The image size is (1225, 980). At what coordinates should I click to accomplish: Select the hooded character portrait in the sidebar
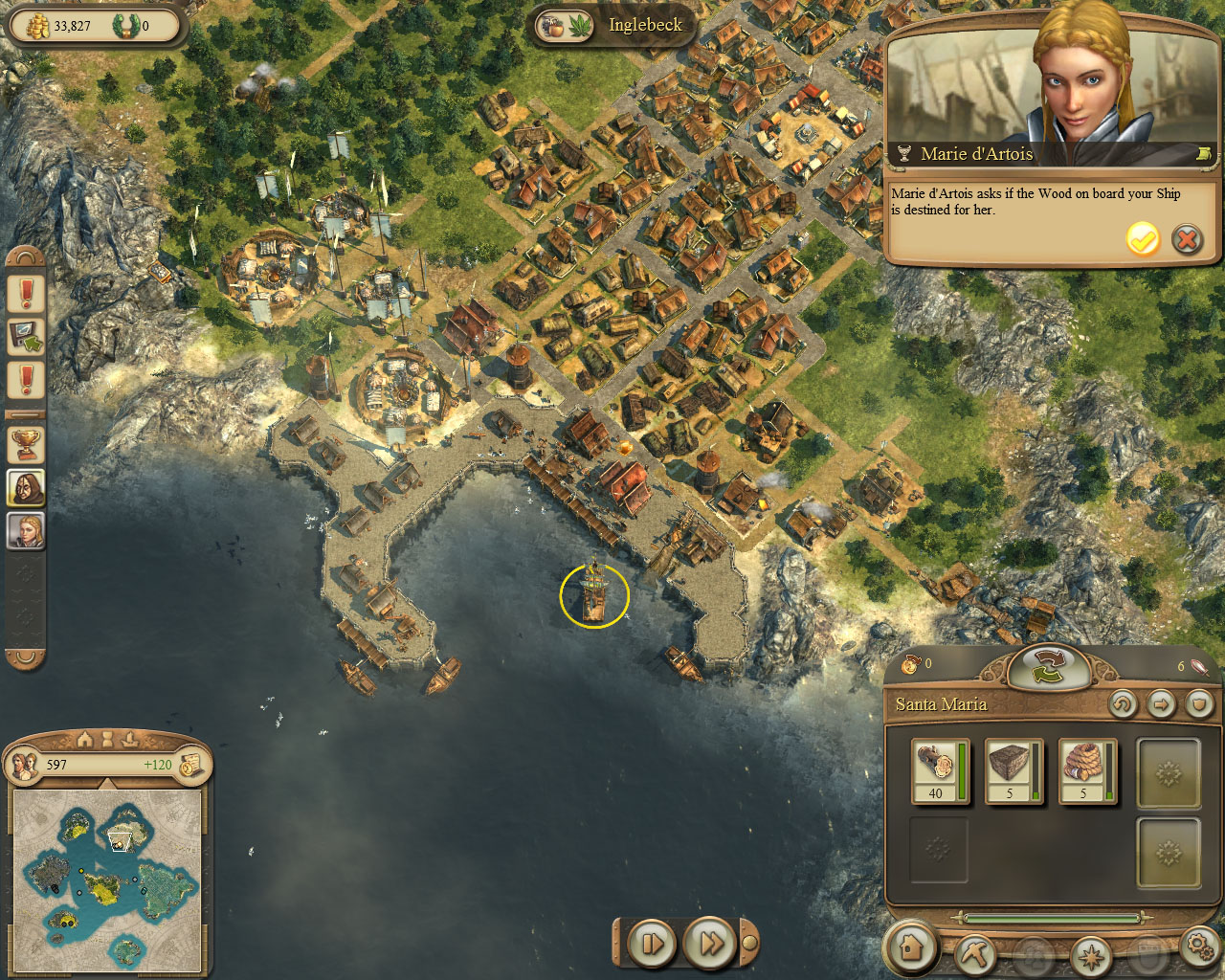pos(26,487)
